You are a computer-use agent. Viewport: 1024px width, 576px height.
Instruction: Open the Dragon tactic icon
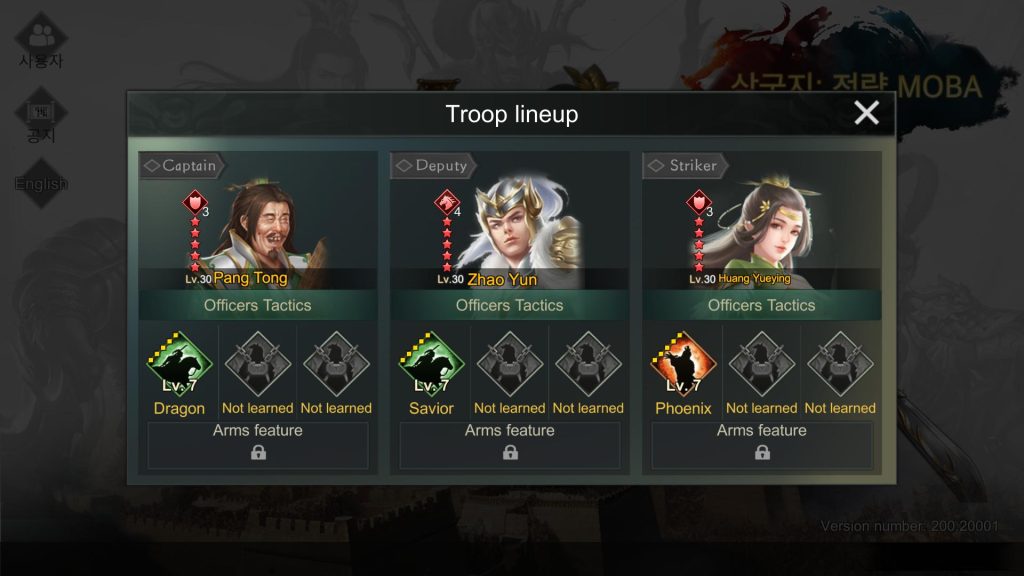point(180,365)
